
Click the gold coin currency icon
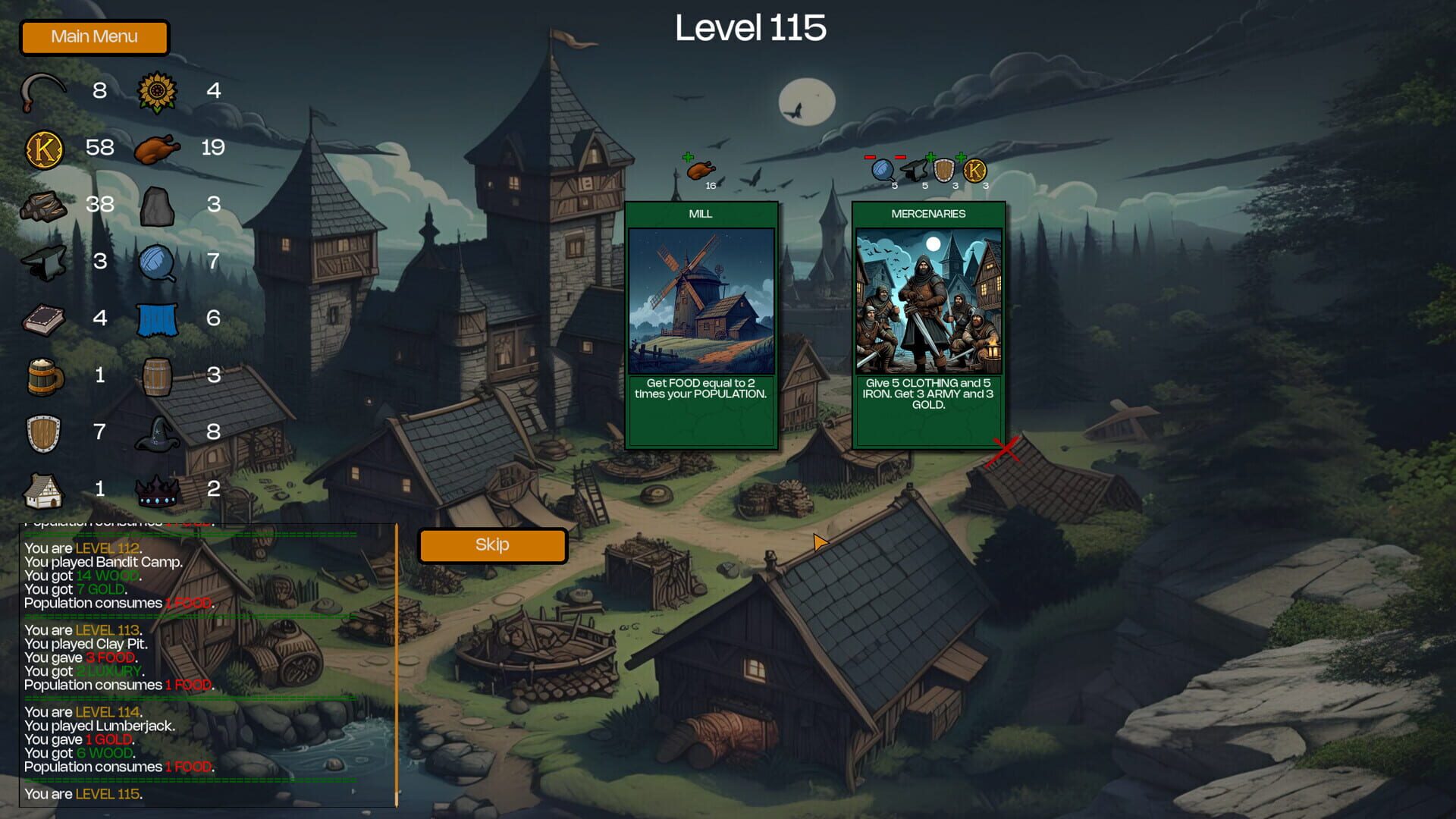click(x=43, y=148)
